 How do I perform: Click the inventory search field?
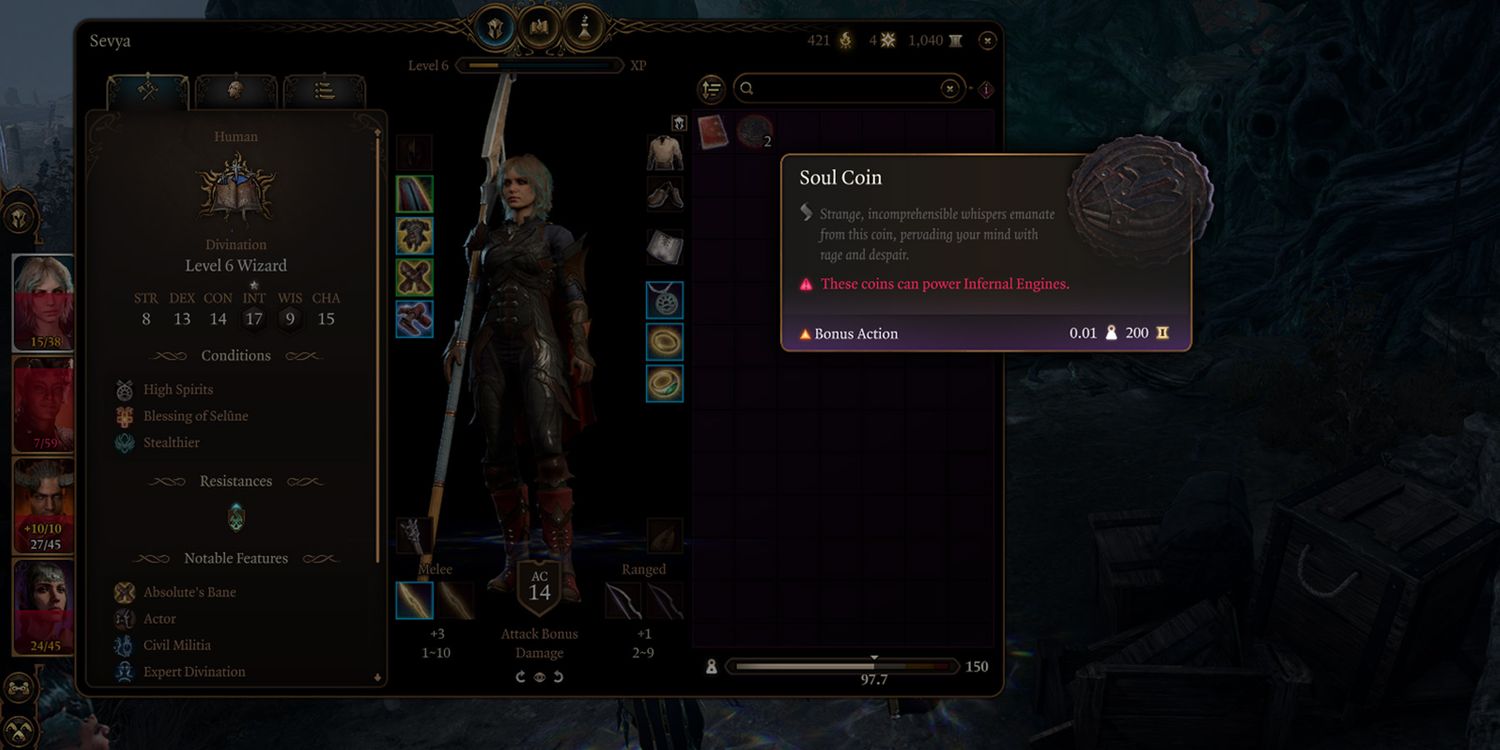tap(840, 89)
